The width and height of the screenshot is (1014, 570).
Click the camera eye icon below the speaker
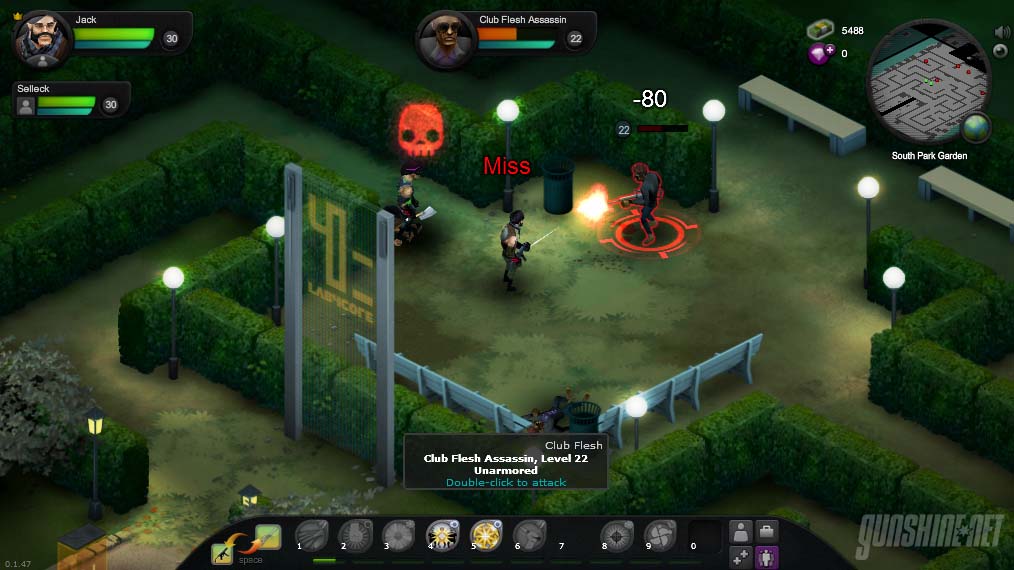point(1002,50)
